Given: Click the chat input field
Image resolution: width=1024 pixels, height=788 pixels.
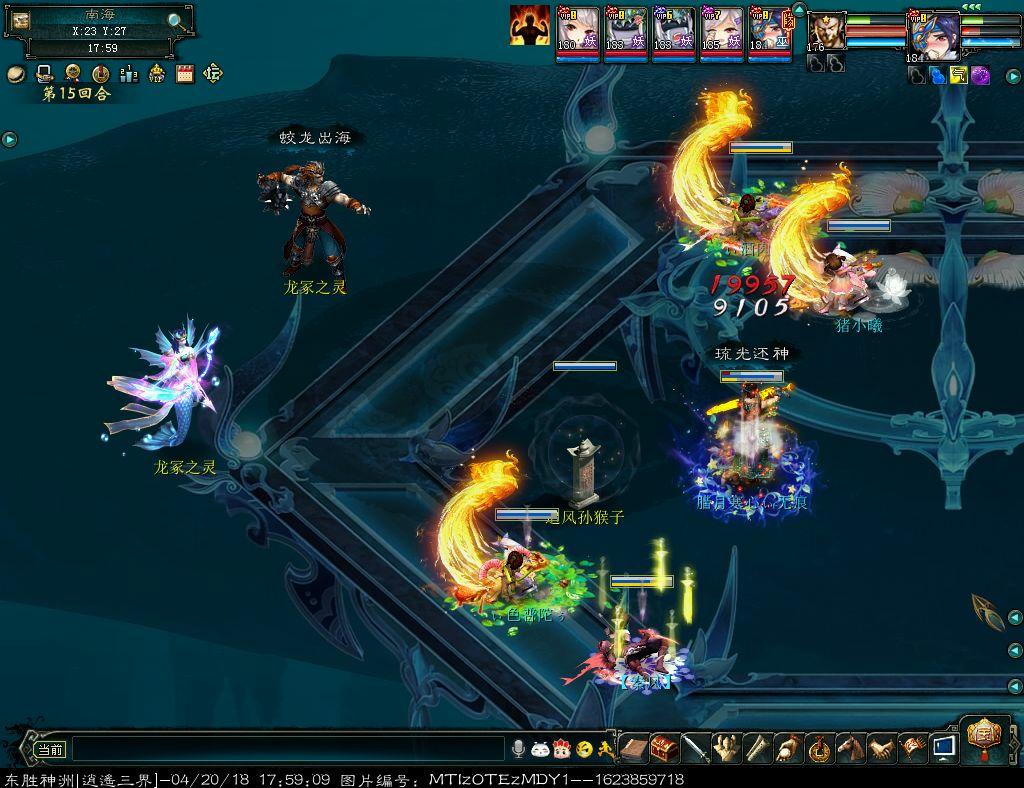Looking at the screenshot, I should point(288,749).
